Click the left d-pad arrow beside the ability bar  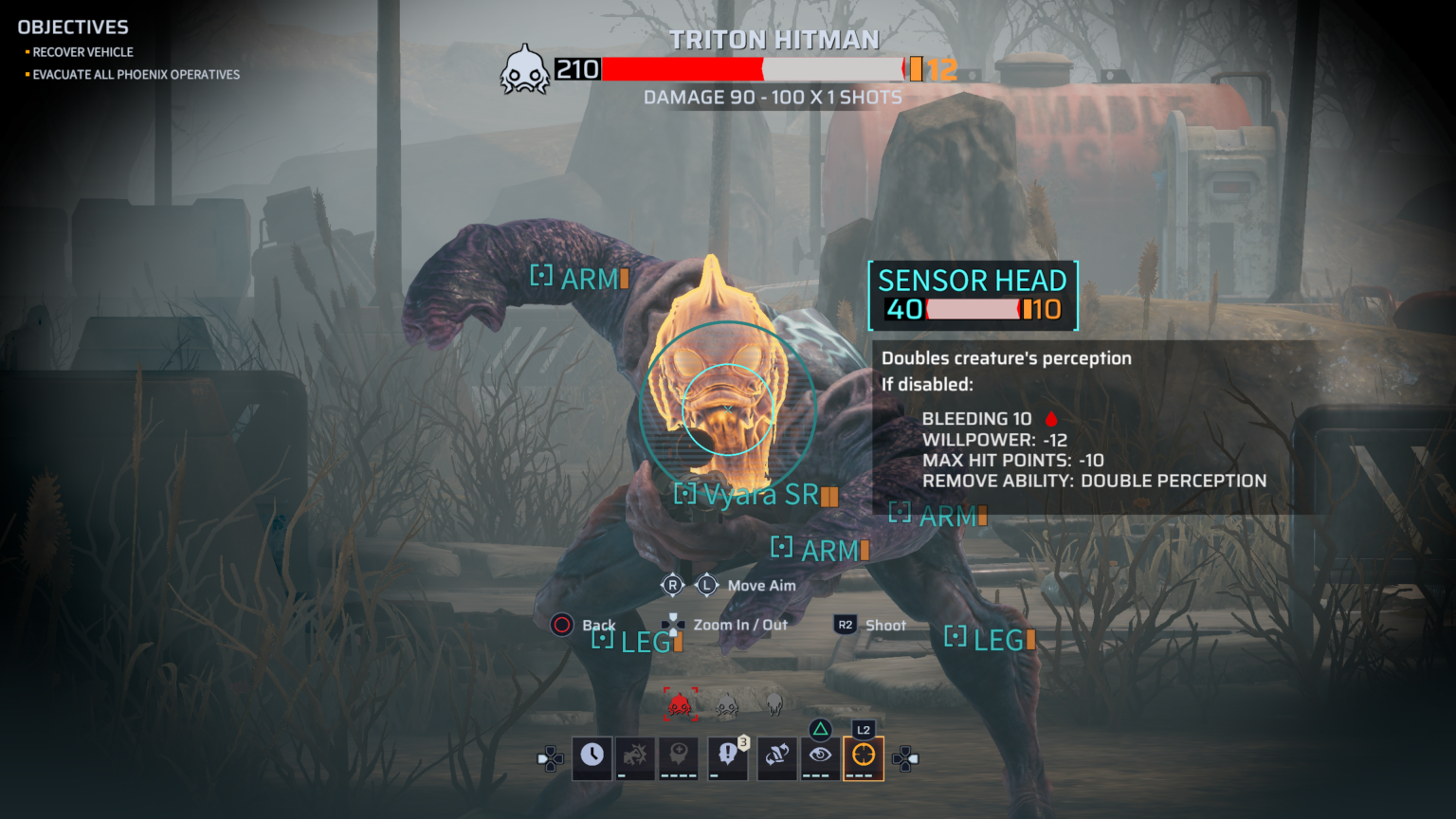(x=548, y=758)
